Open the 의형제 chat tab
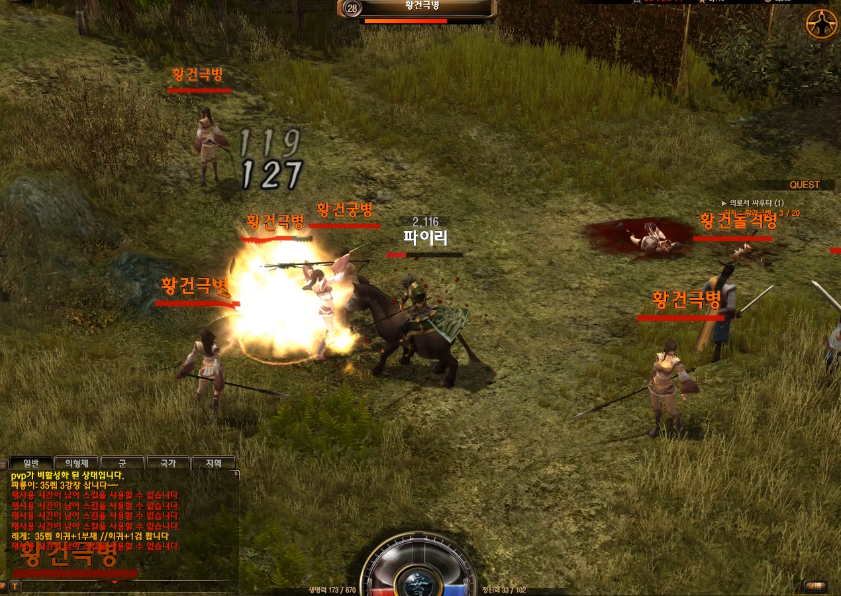 [x=75, y=463]
